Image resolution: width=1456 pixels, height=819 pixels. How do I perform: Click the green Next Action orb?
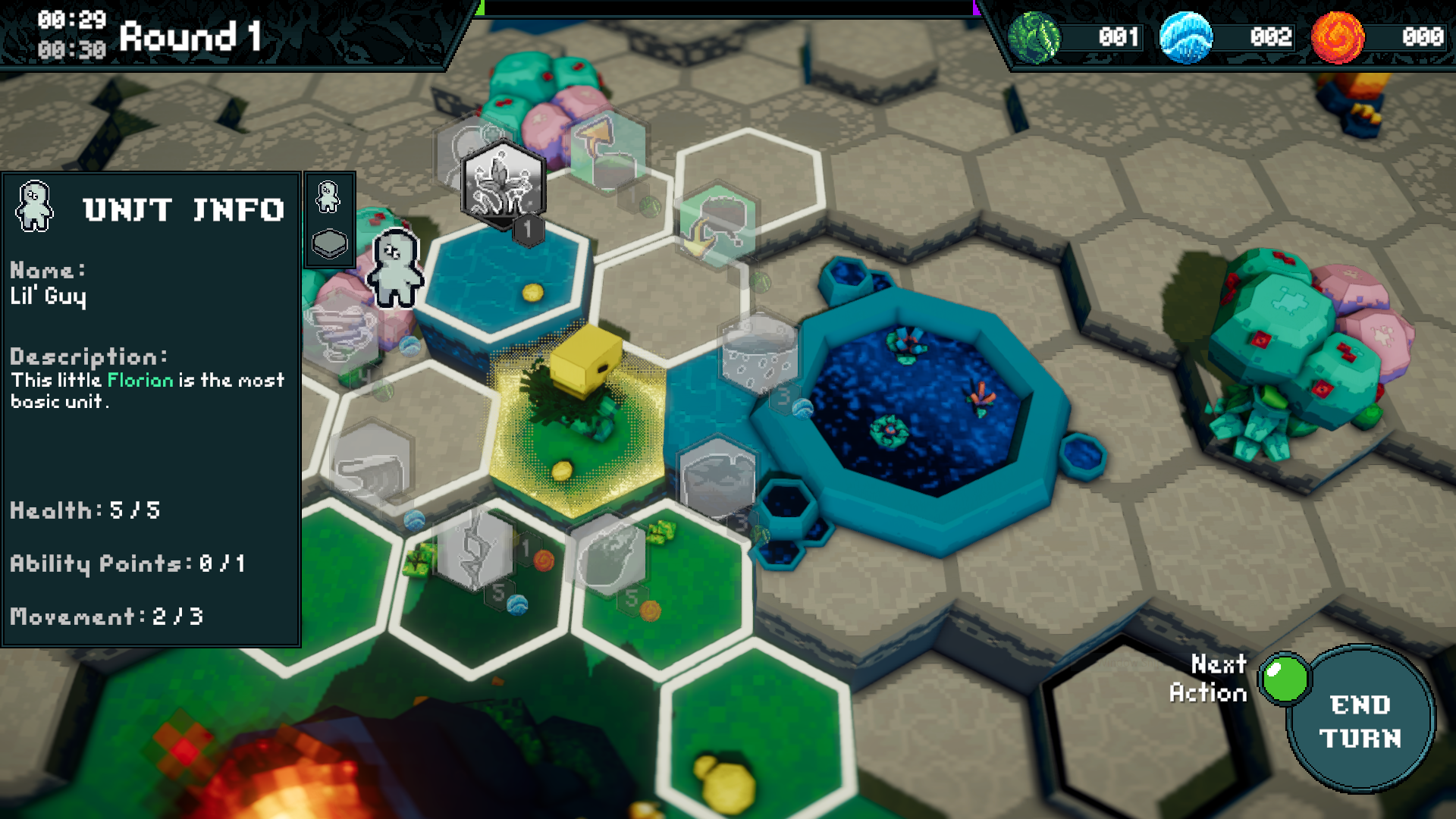(x=1285, y=677)
